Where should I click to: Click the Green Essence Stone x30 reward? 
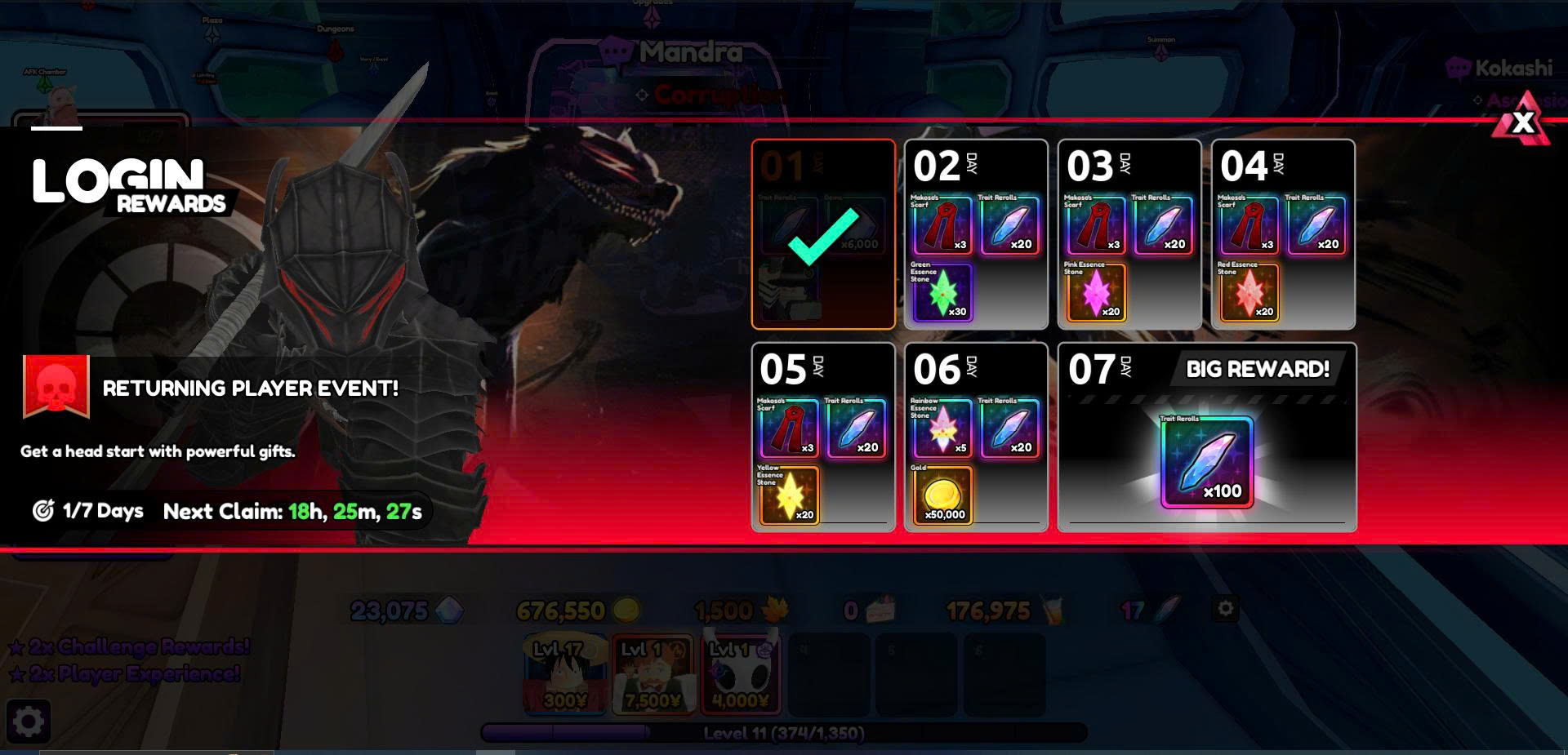pyautogui.click(x=942, y=292)
